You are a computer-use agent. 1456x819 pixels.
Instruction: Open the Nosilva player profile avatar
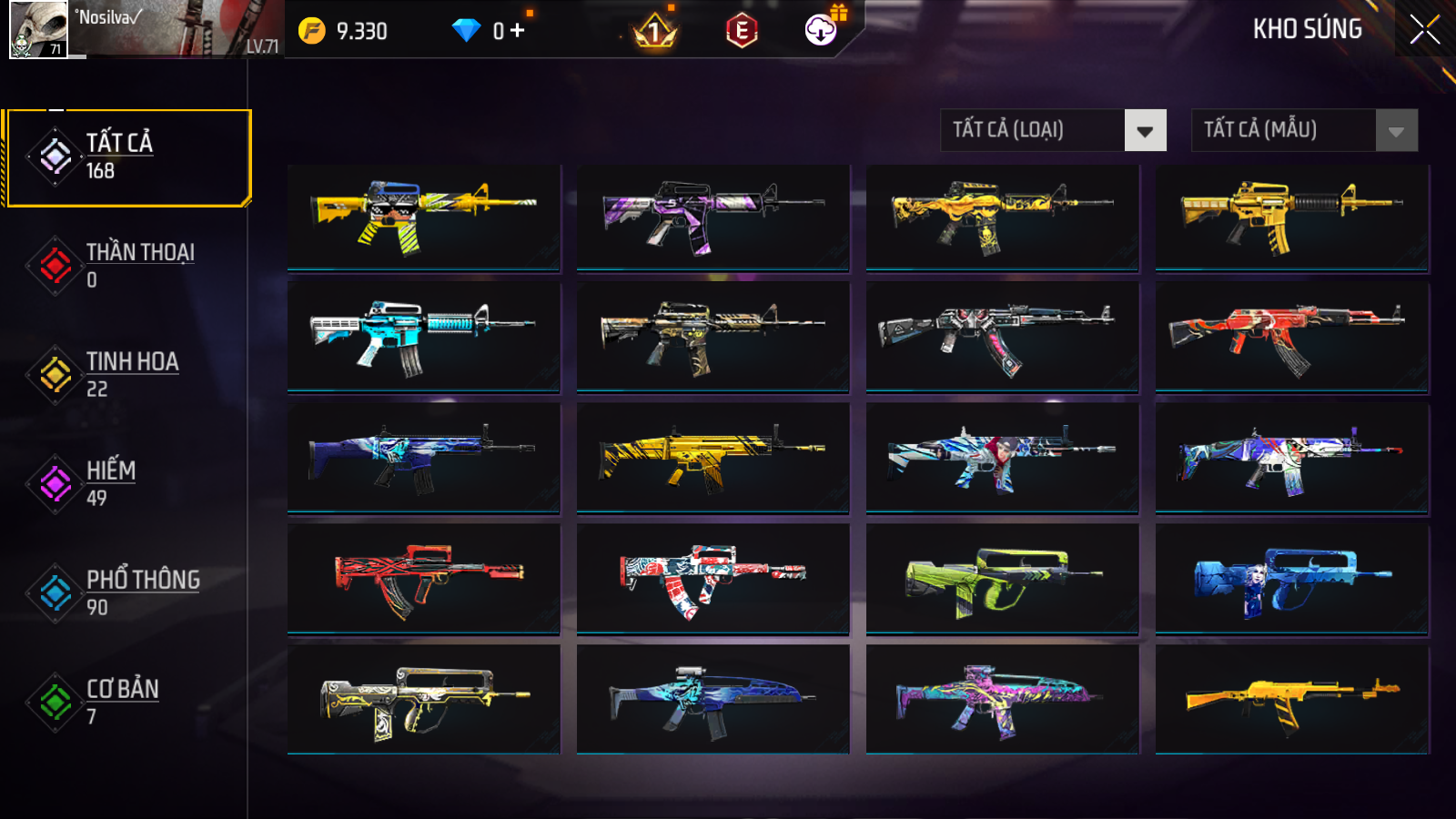[38, 29]
